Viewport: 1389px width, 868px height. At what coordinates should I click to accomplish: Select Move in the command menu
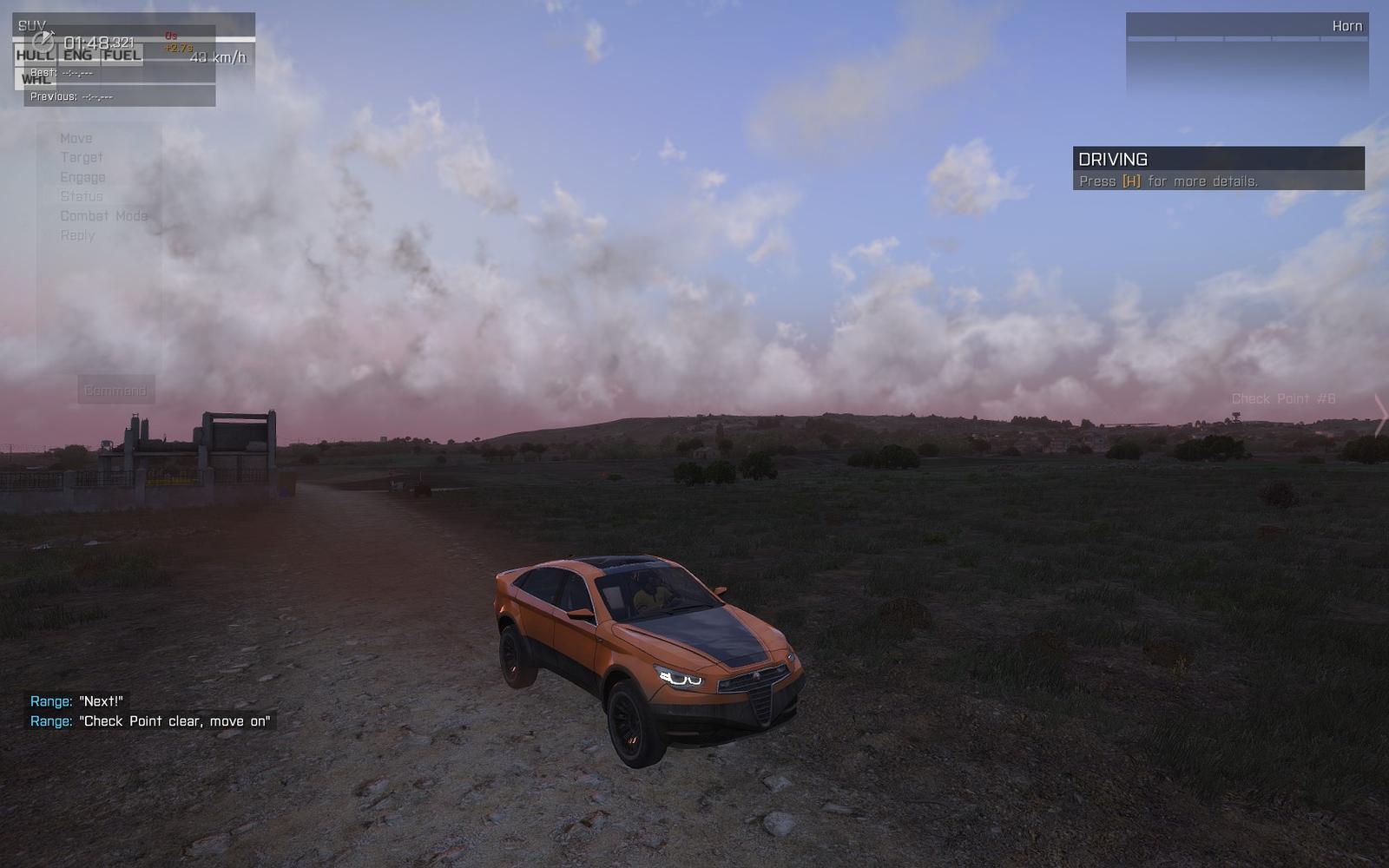pos(76,138)
